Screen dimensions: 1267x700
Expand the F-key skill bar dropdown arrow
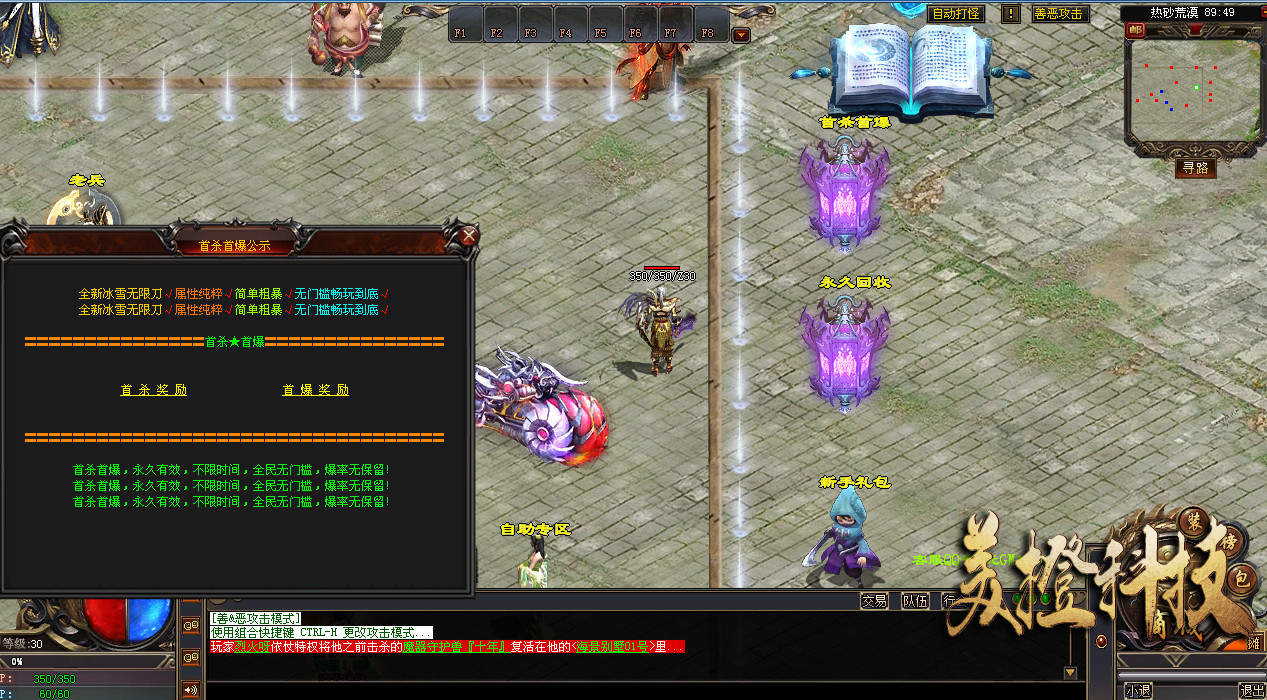[741, 35]
